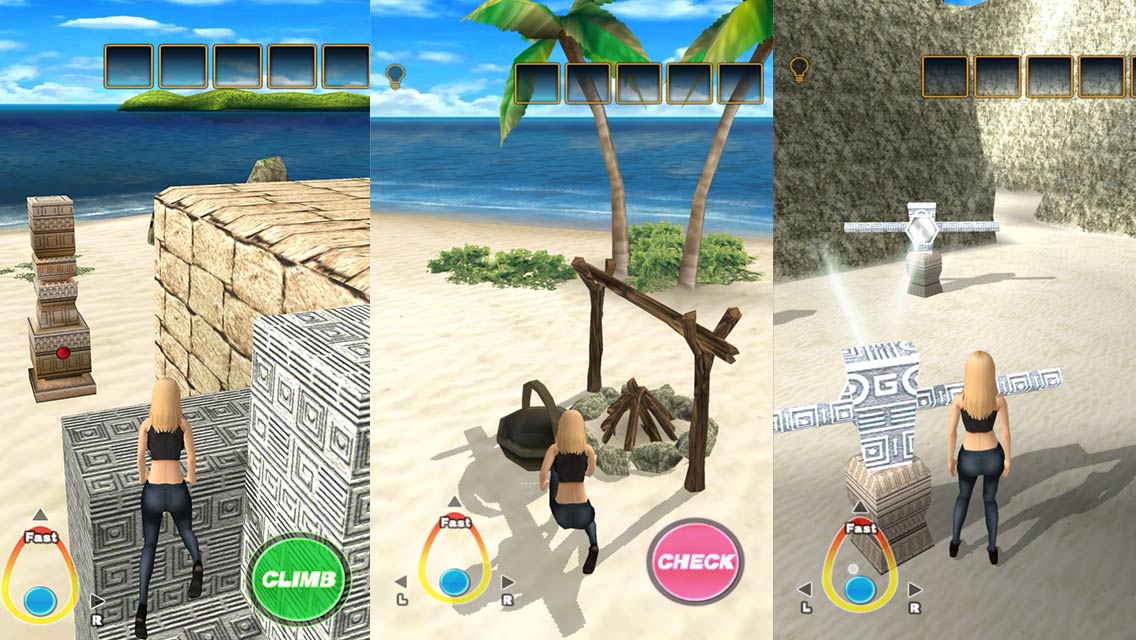The height and width of the screenshot is (640, 1136).
Task: Open the lightbulb hint in the rocky canyon scene
Action: coord(798,69)
